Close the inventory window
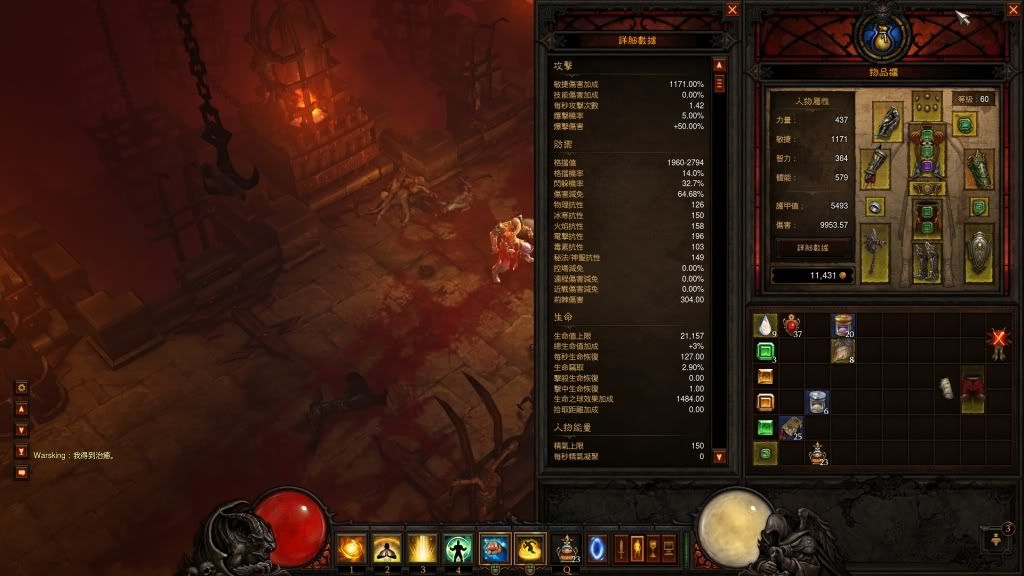The width and height of the screenshot is (1024, 576). coord(1011,10)
